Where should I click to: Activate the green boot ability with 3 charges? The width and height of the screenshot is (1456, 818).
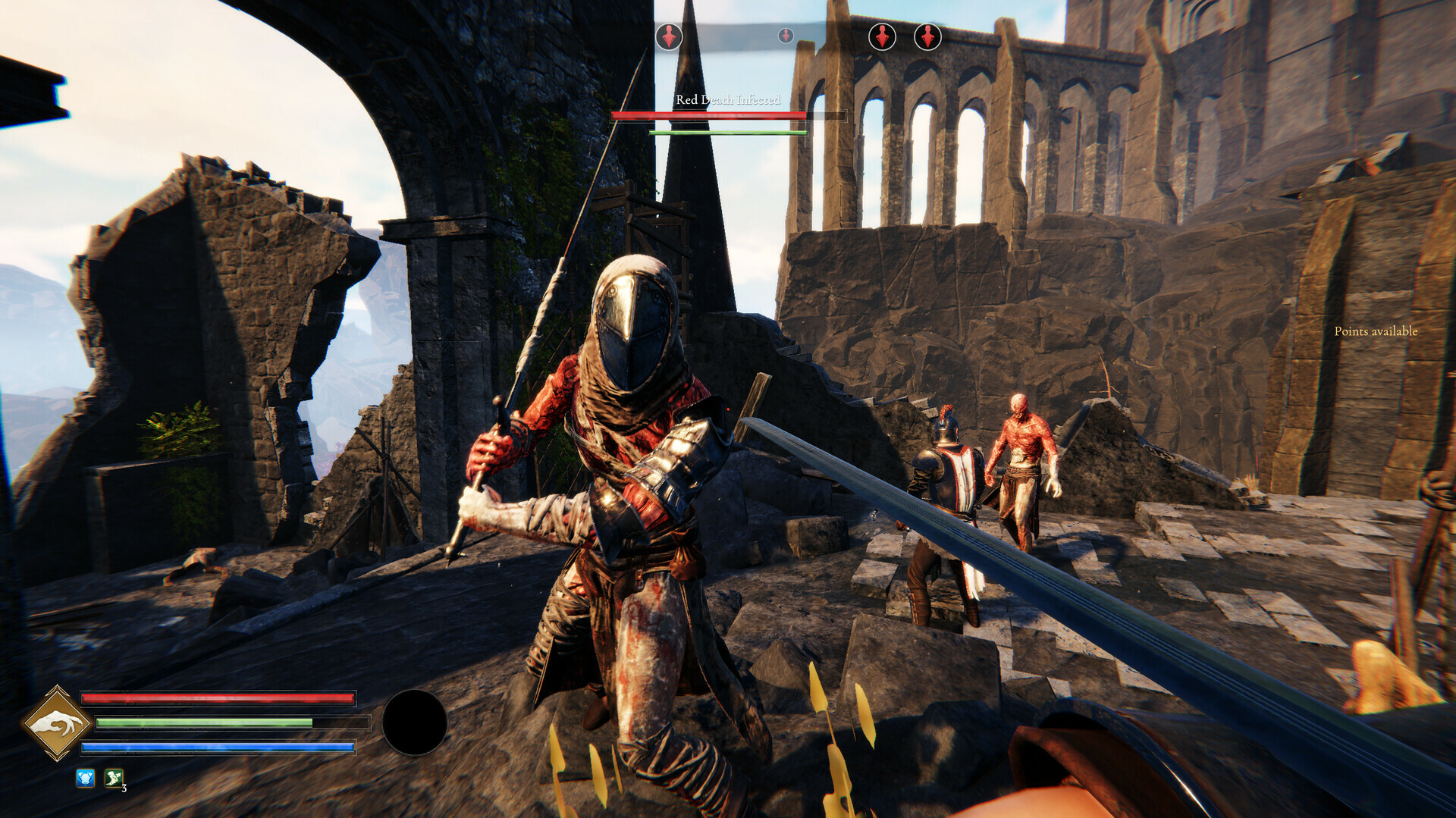[112, 777]
